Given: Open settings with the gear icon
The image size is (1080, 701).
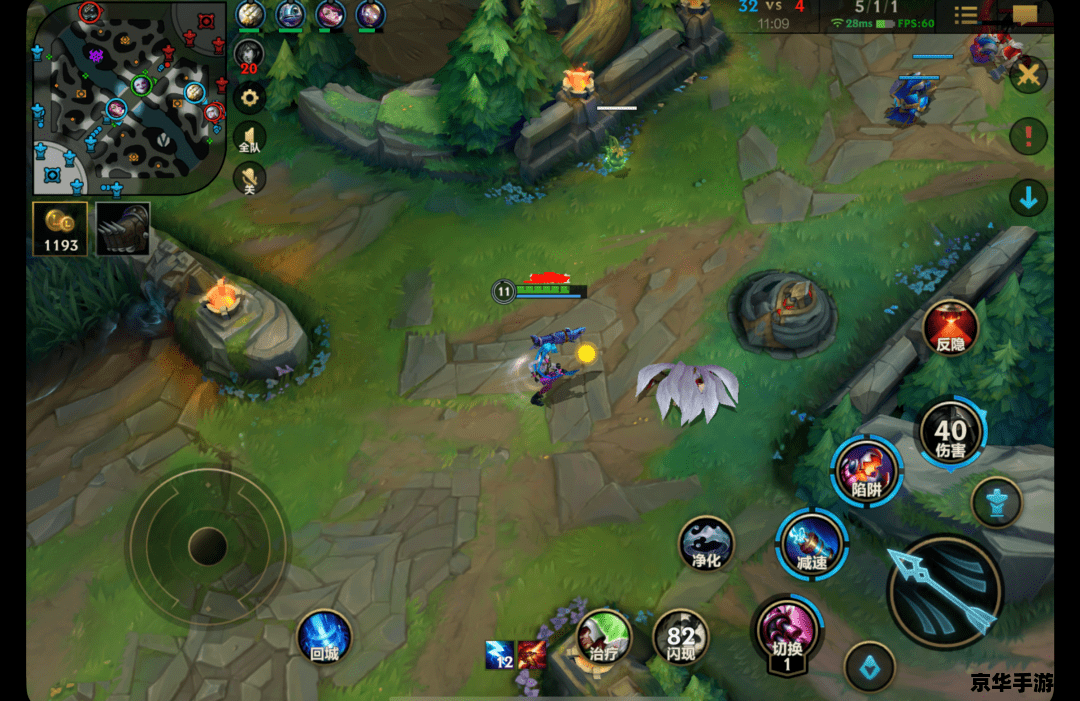Looking at the screenshot, I should [x=249, y=98].
